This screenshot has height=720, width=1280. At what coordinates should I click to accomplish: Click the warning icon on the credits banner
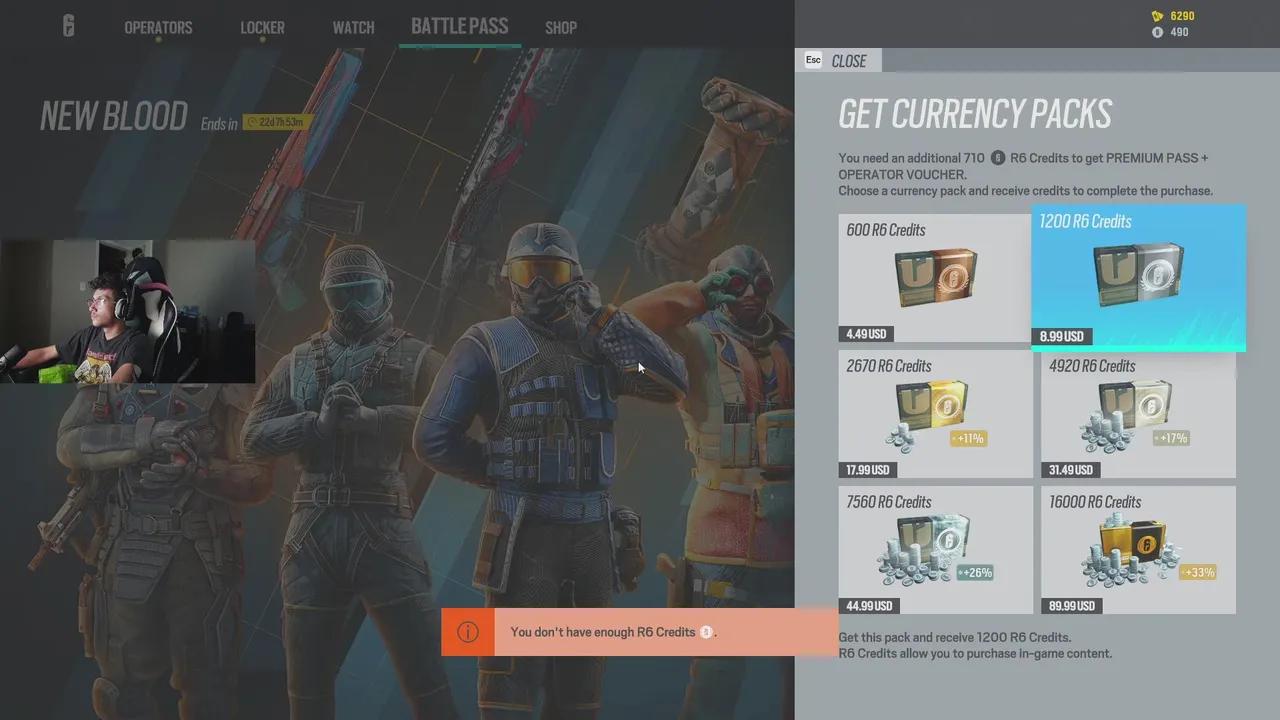pyautogui.click(x=467, y=631)
